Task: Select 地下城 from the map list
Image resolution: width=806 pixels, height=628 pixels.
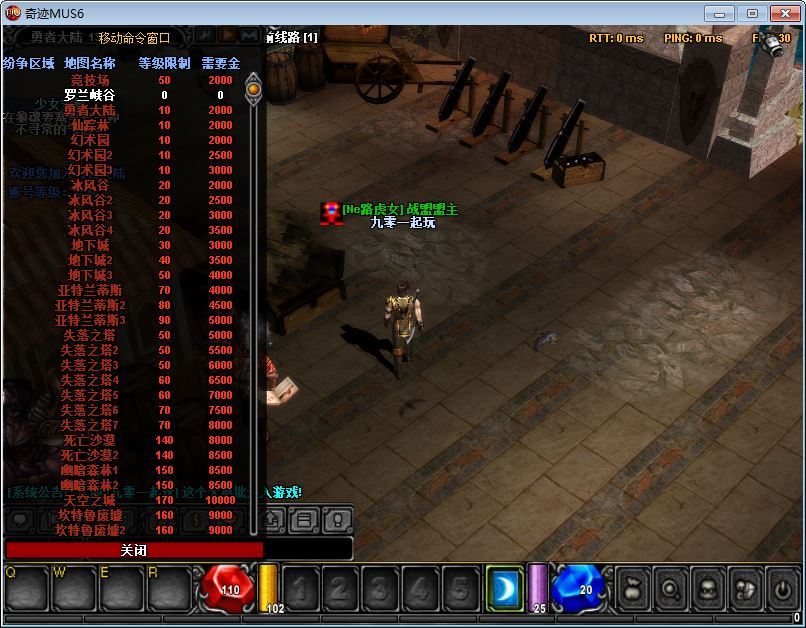Action: coord(90,245)
